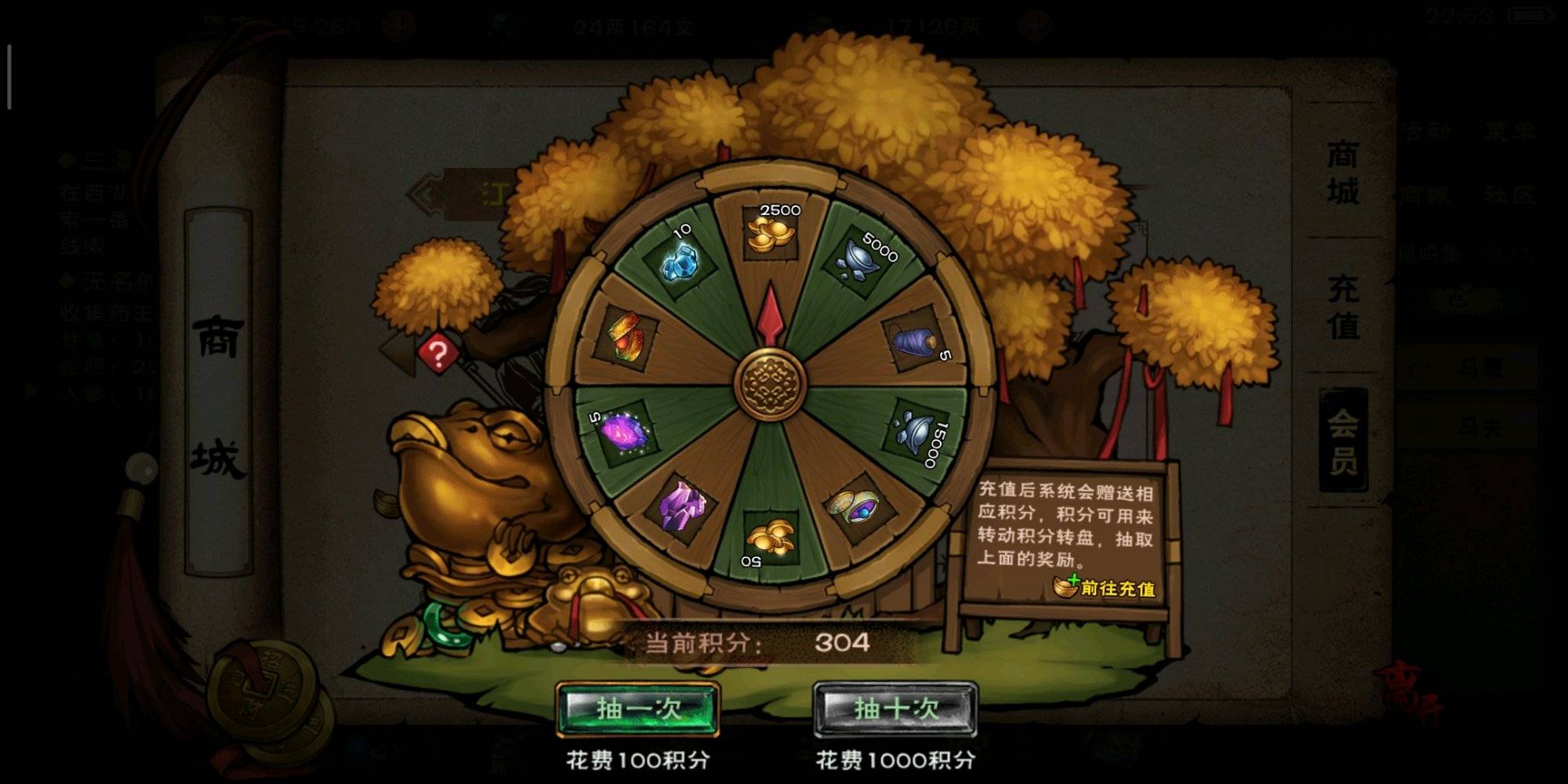Switch to the 商城 shop tab
1568x784 pixels.
pyautogui.click(x=1342, y=173)
